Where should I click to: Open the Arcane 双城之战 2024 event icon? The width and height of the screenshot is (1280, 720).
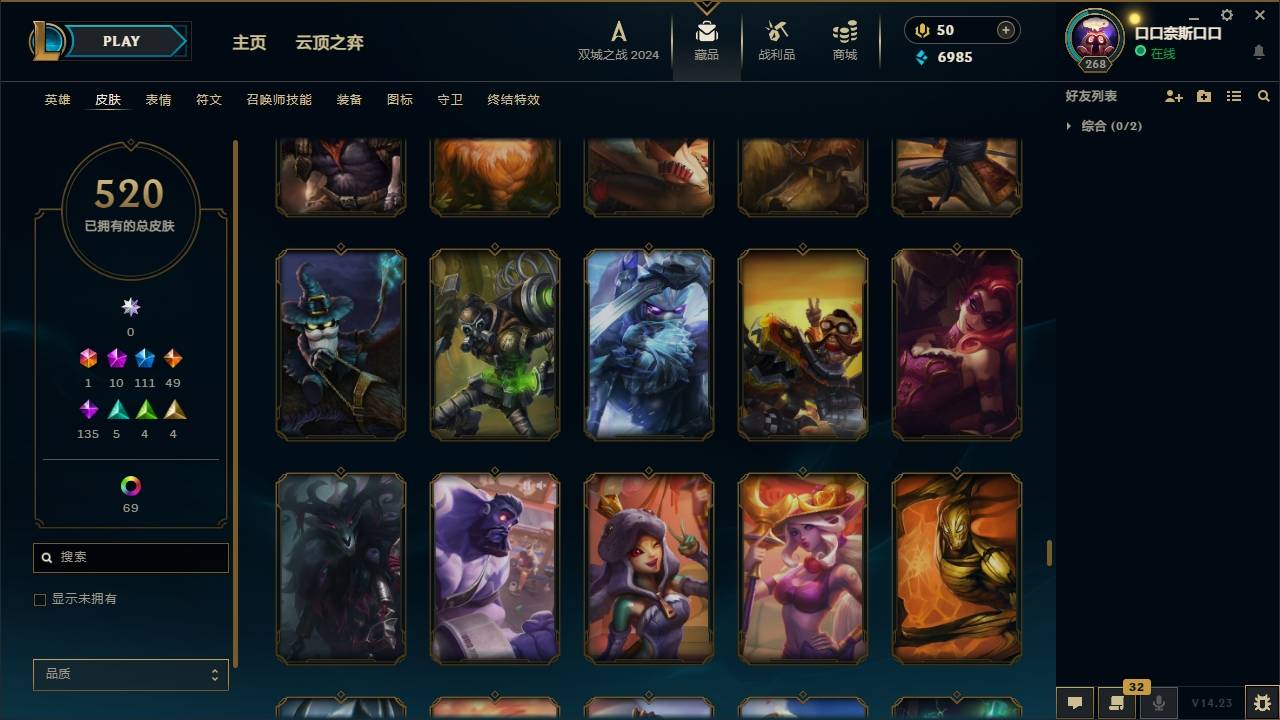pyautogui.click(x=617, y=32)
